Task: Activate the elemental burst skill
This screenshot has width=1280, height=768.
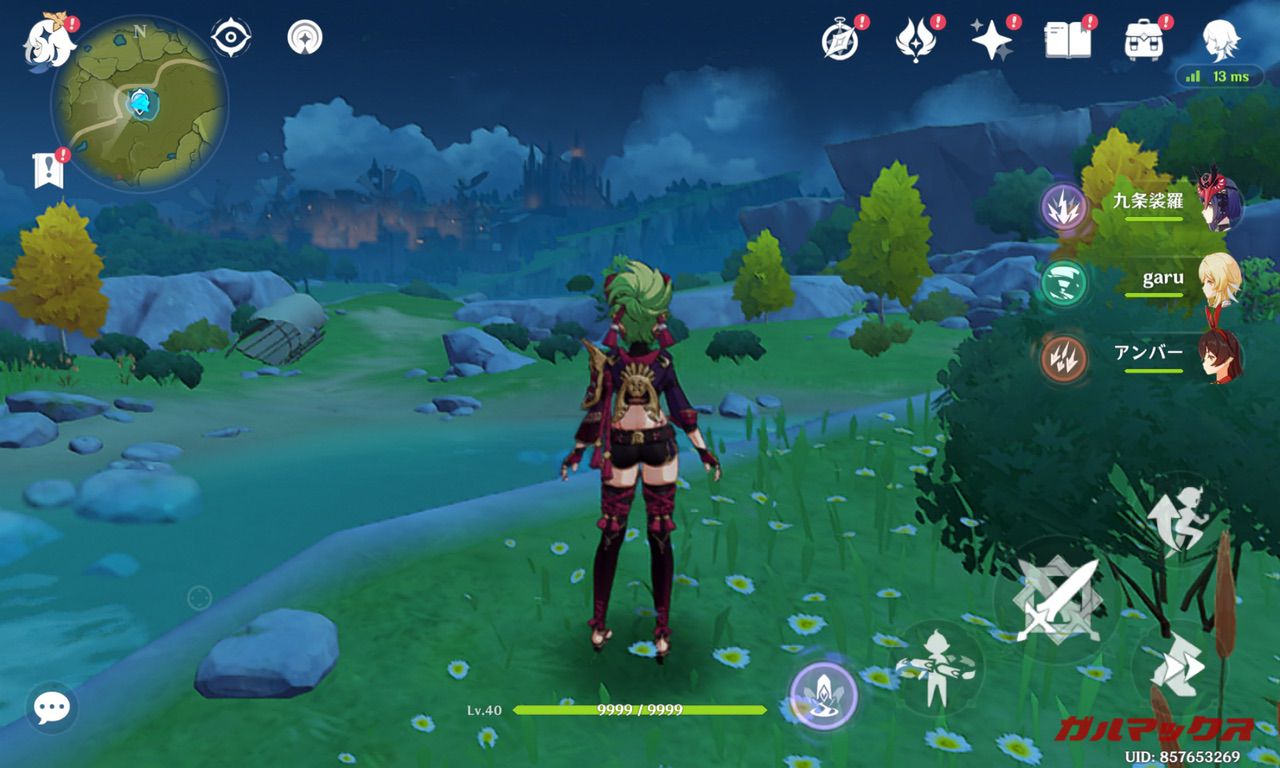Action: [824, 695]
